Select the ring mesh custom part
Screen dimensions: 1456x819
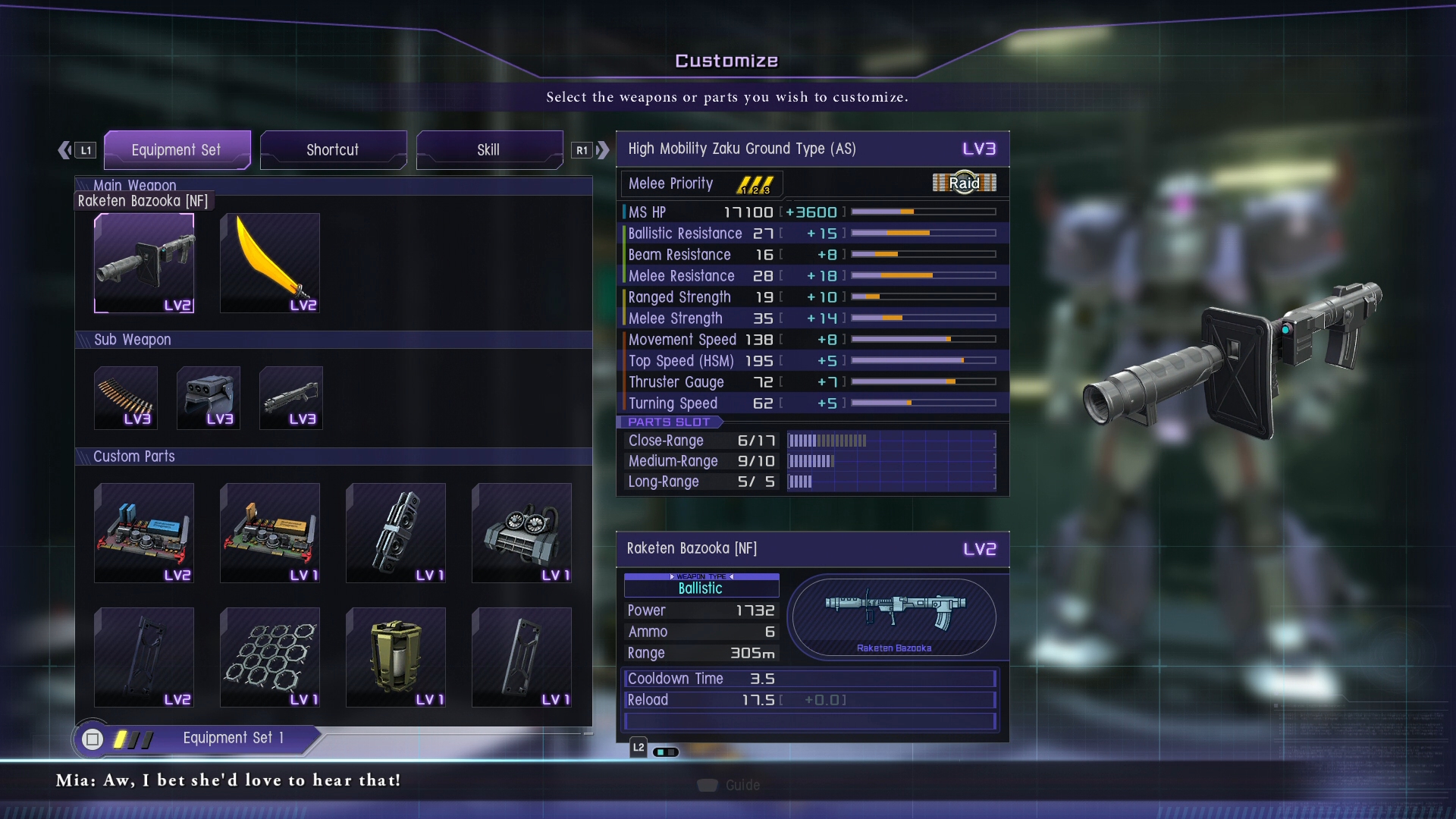(270, 657)
